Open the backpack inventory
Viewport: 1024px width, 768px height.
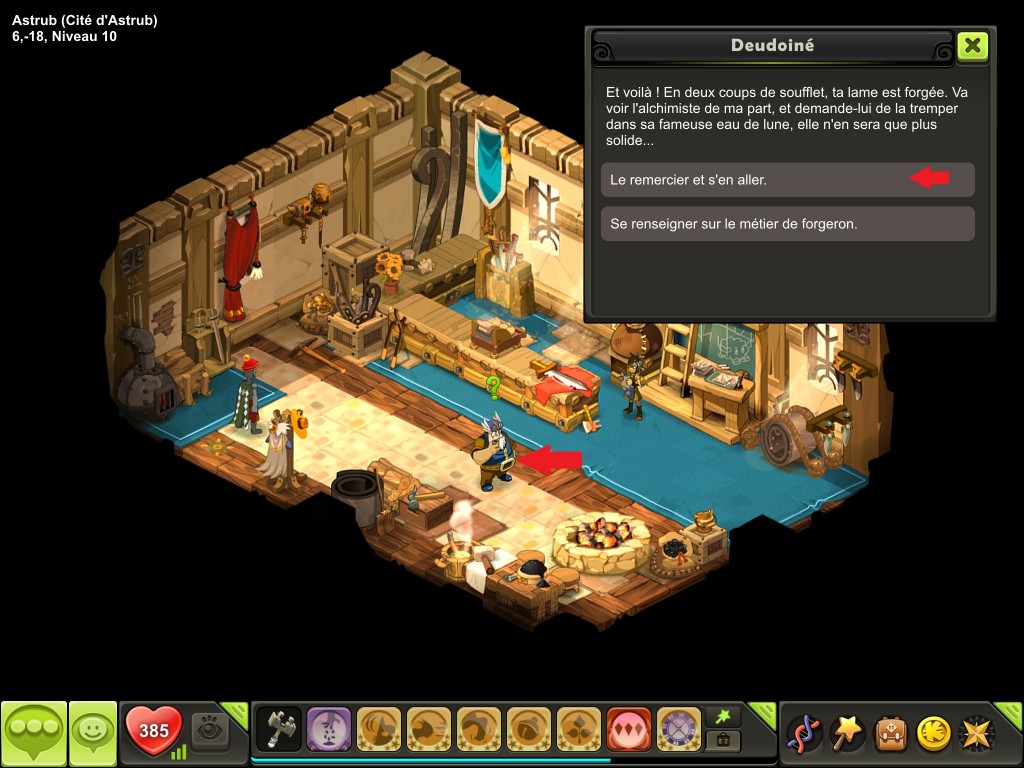[891, 733]
